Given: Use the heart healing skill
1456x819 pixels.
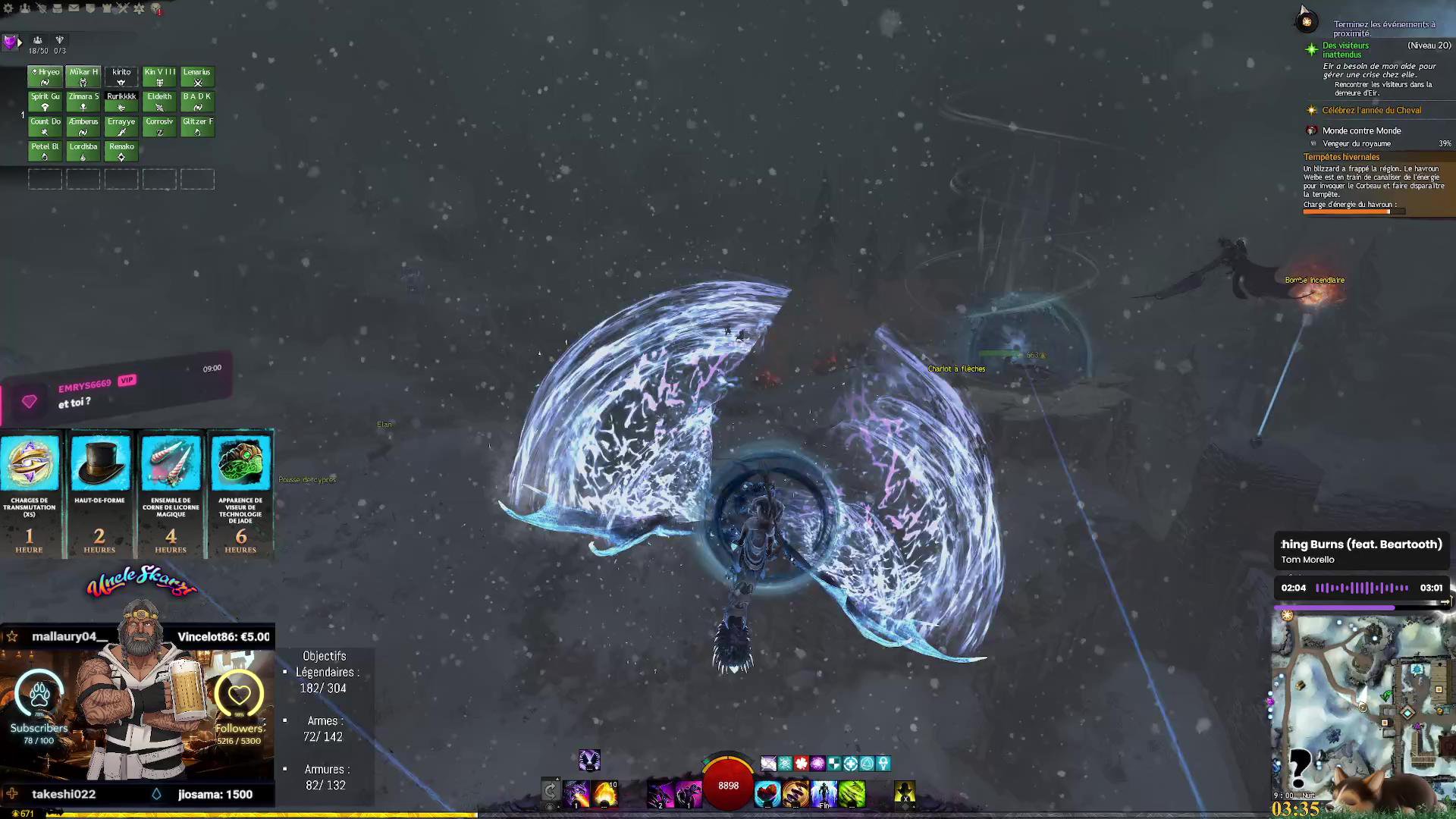Looking at the screenshot, I should click(x=767, y=794).
